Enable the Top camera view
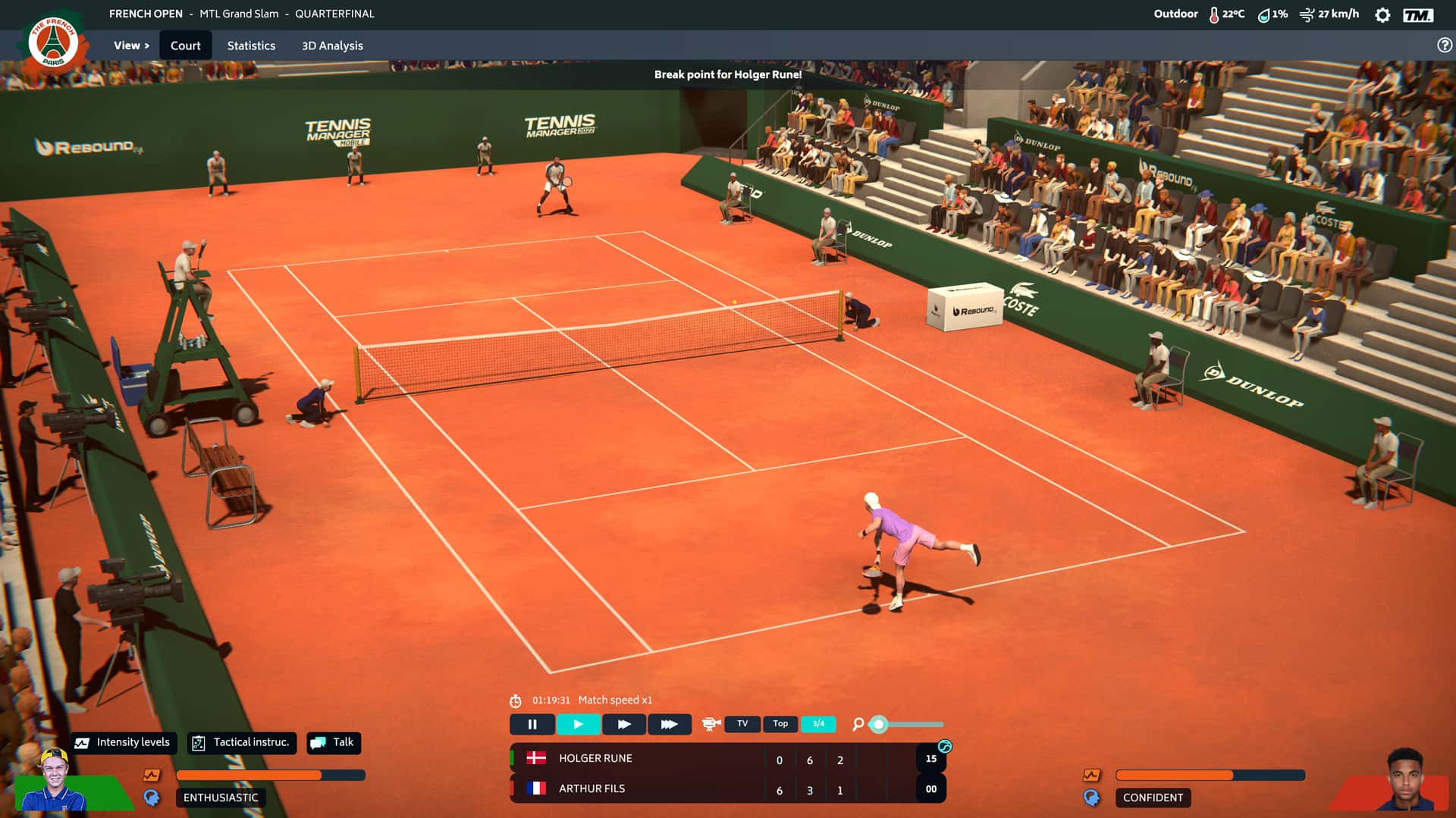Screen dimensions: 1456x818 click(x=780, y=724)
